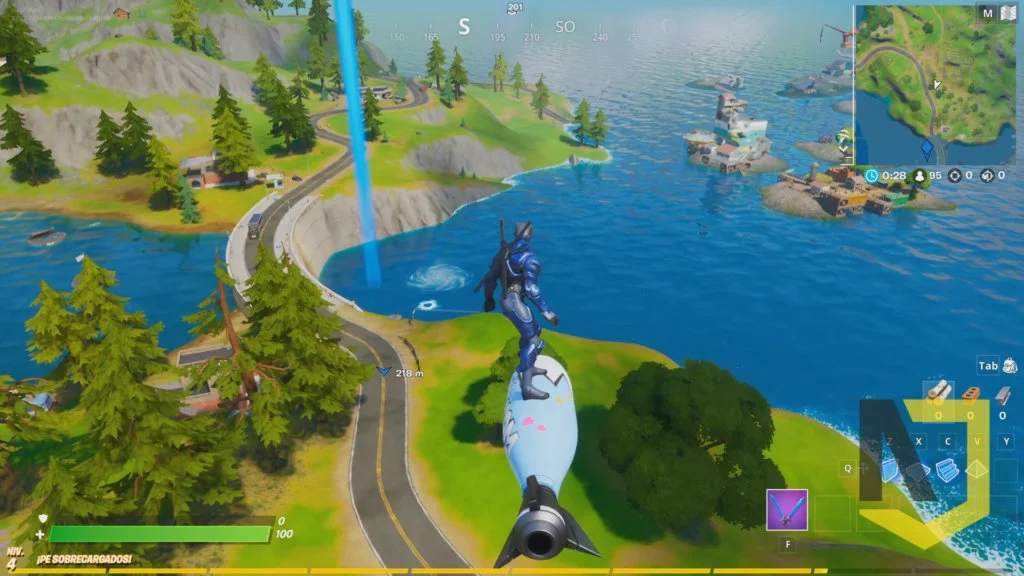This screenshot has height=576, width=1024.
Task: Choose the stairs building piece
Action: (948, 470)
